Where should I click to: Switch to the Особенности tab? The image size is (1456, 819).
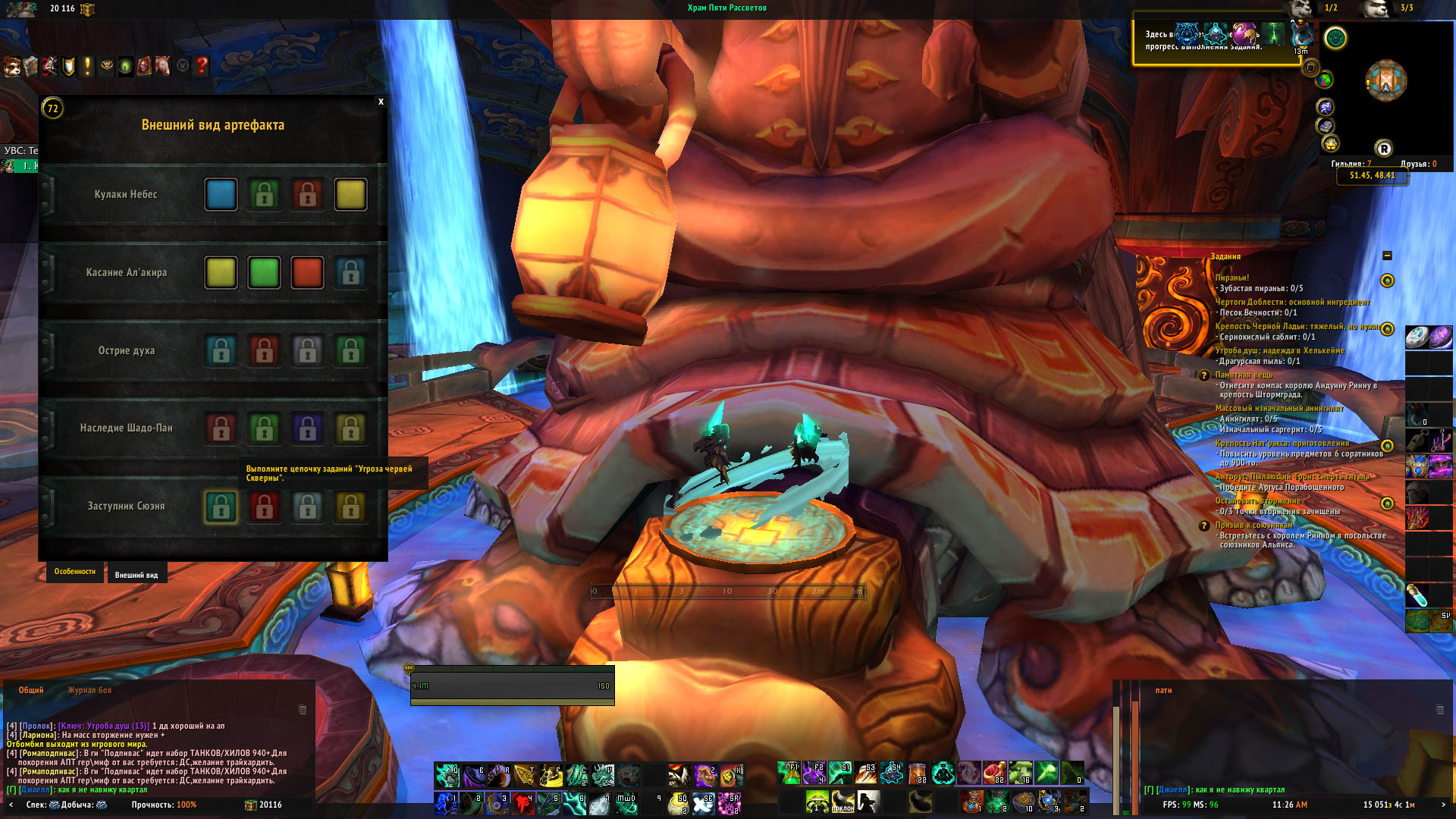[74, 572]
